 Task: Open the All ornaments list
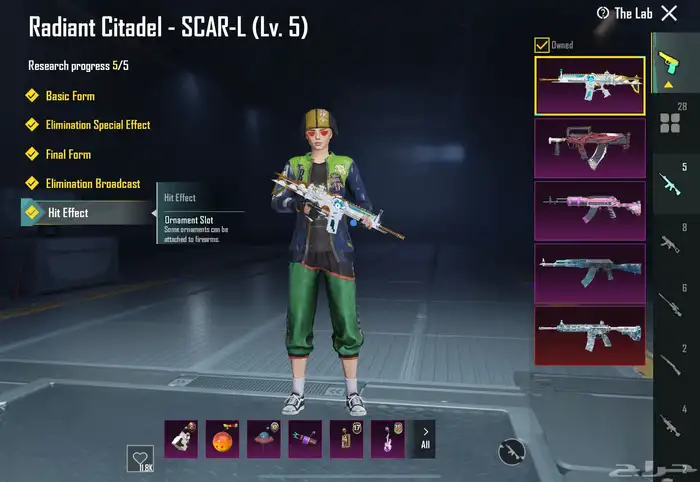425,438
